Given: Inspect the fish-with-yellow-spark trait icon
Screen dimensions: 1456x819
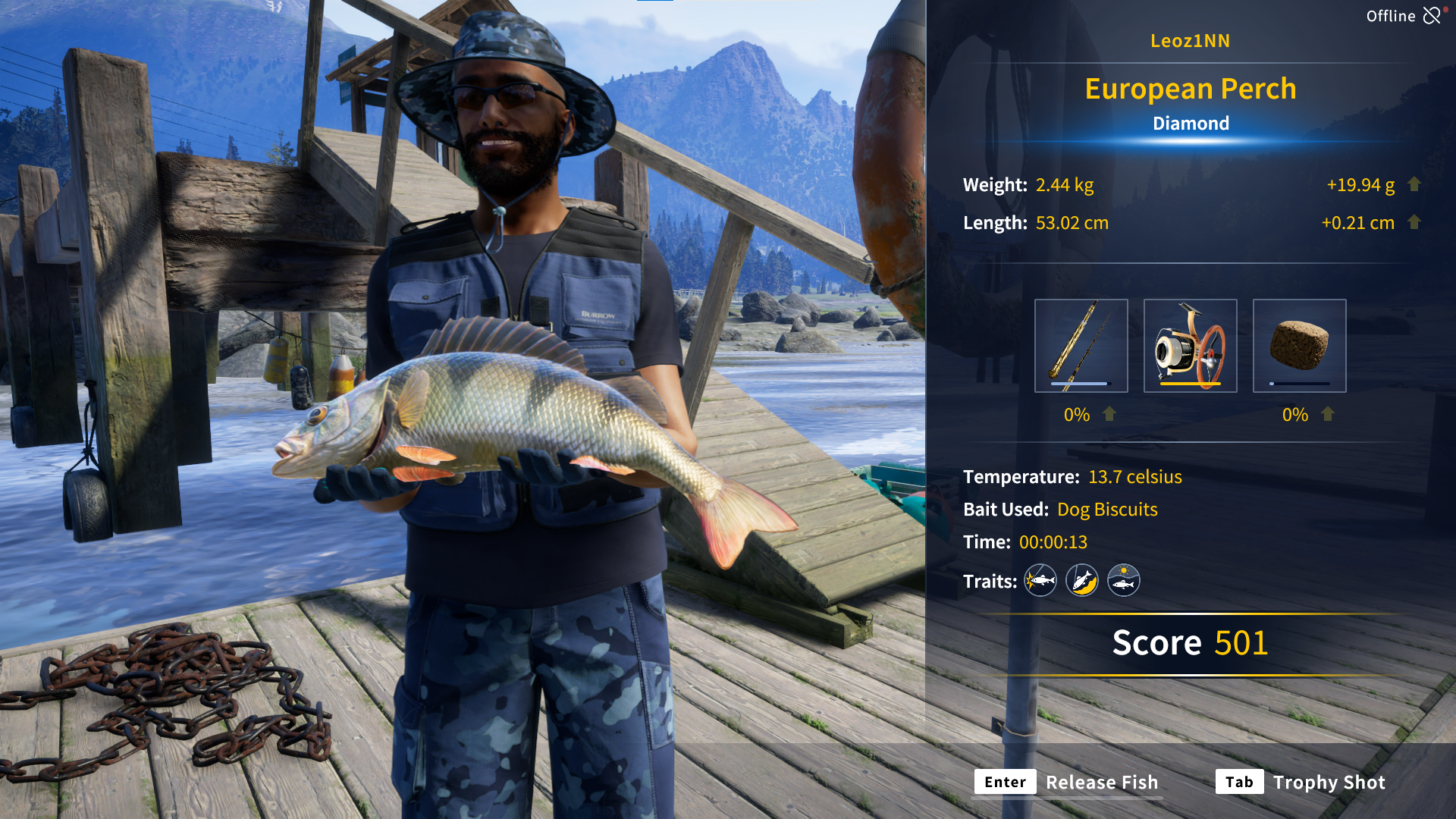Looking at the screenshot, I should pyautogui.click(x=1040, y=581).
